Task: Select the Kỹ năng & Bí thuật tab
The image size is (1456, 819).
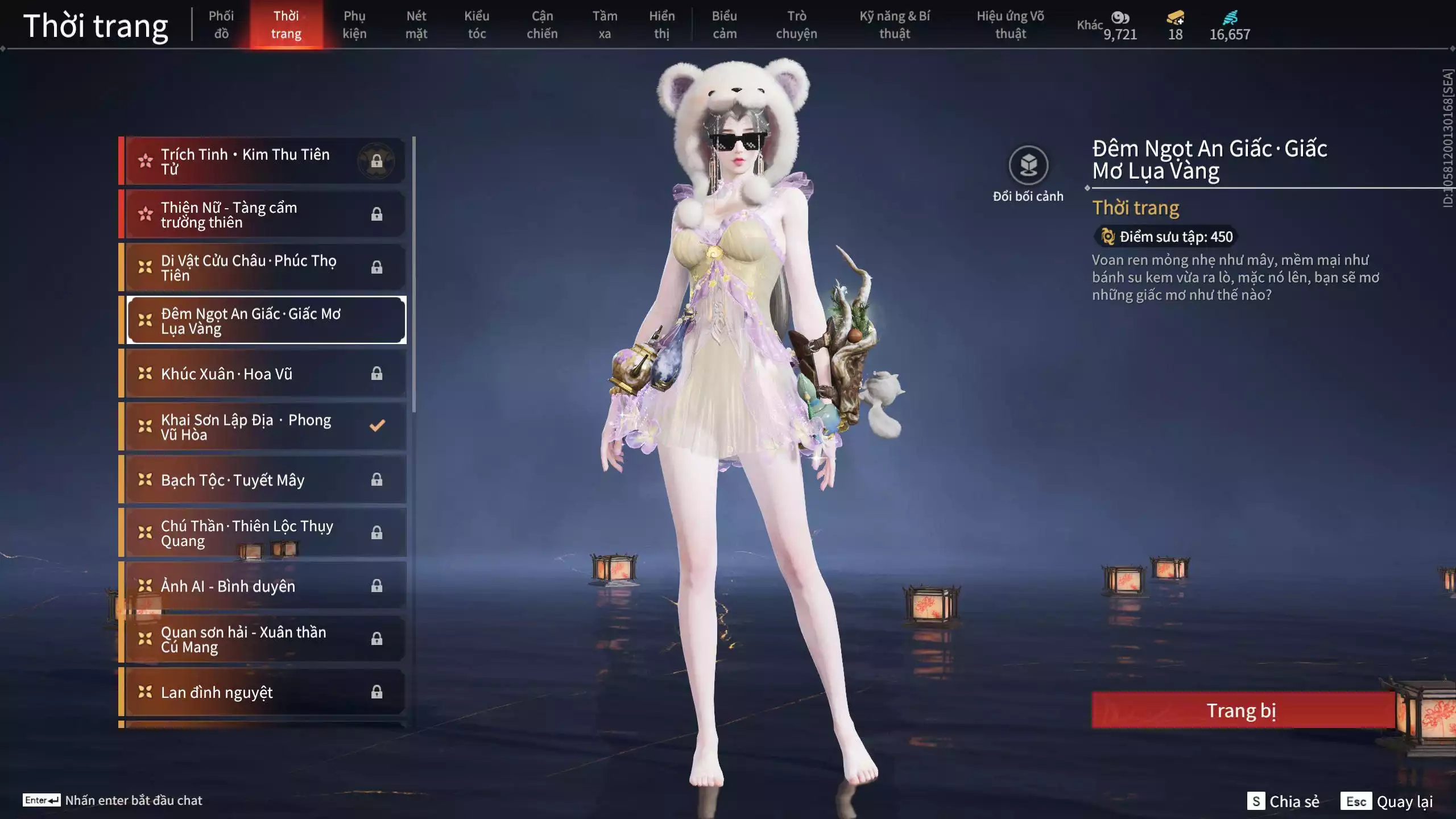Action: coord(895,24)
